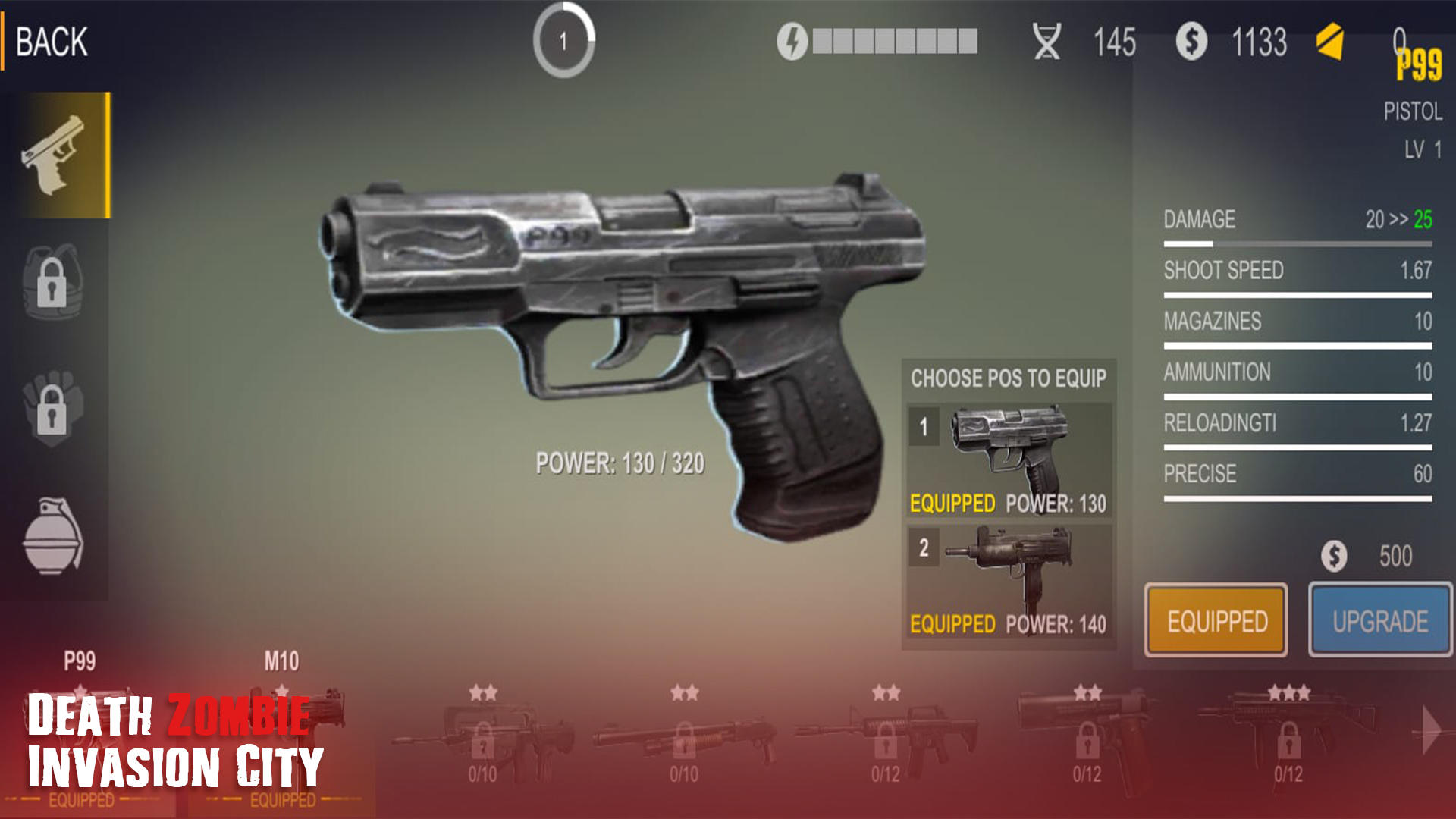Click the dollar coin balance icon
1456x819 pixels.
(x=1191, y=42)
